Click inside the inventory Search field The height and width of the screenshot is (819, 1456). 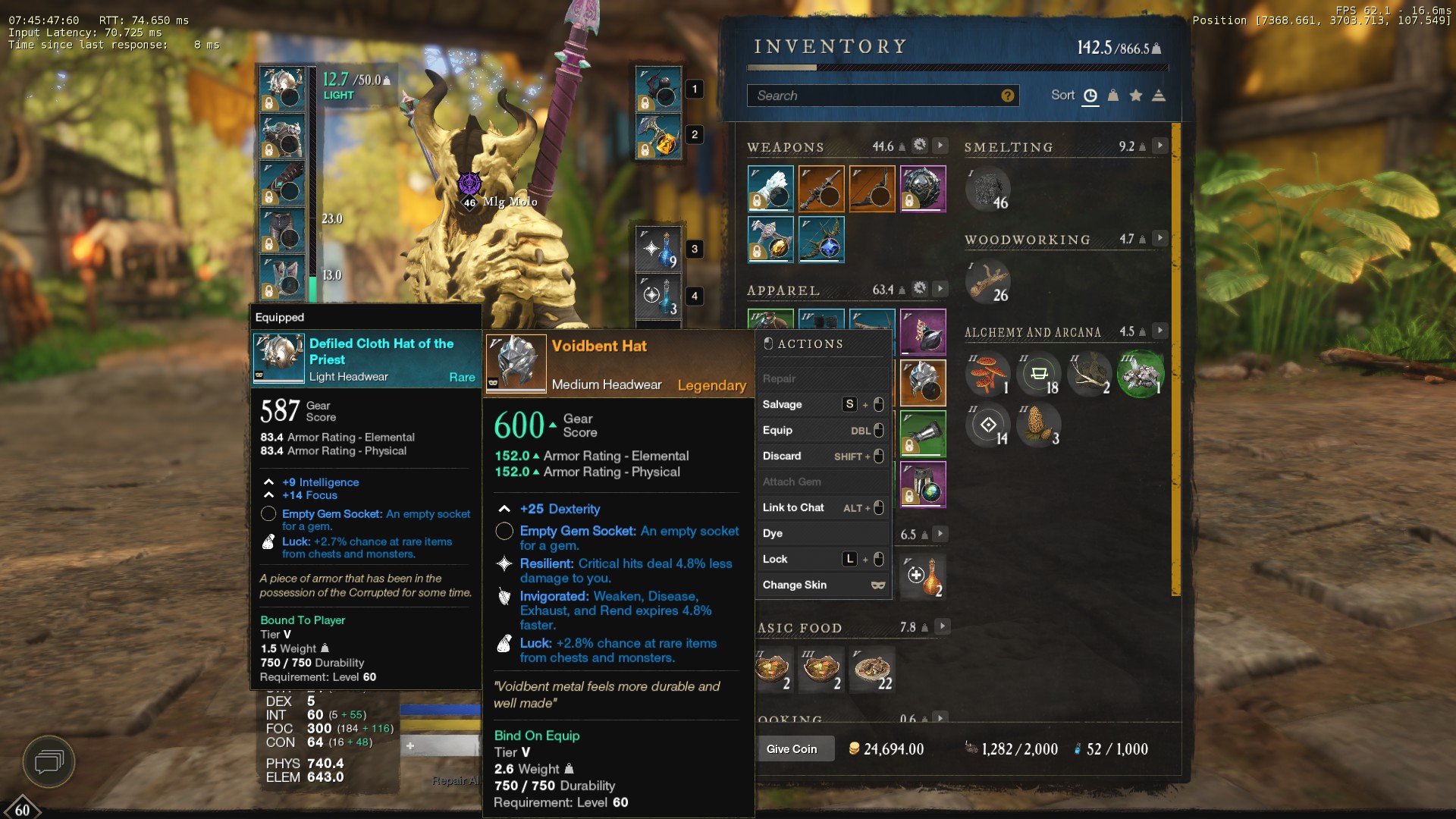[x=872, y=96]
